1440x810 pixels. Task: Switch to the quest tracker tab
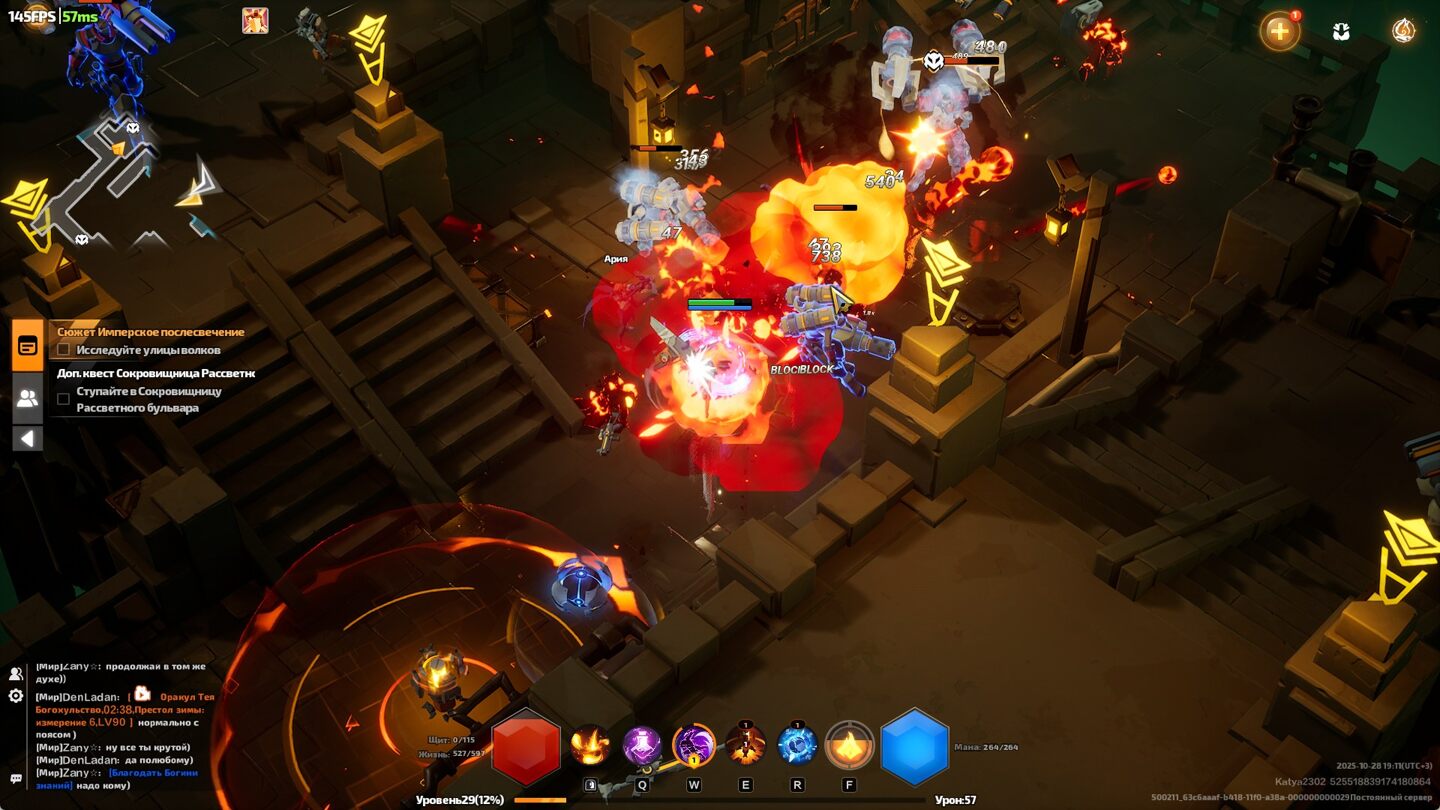pyautogui.click(x=28, y=346)
